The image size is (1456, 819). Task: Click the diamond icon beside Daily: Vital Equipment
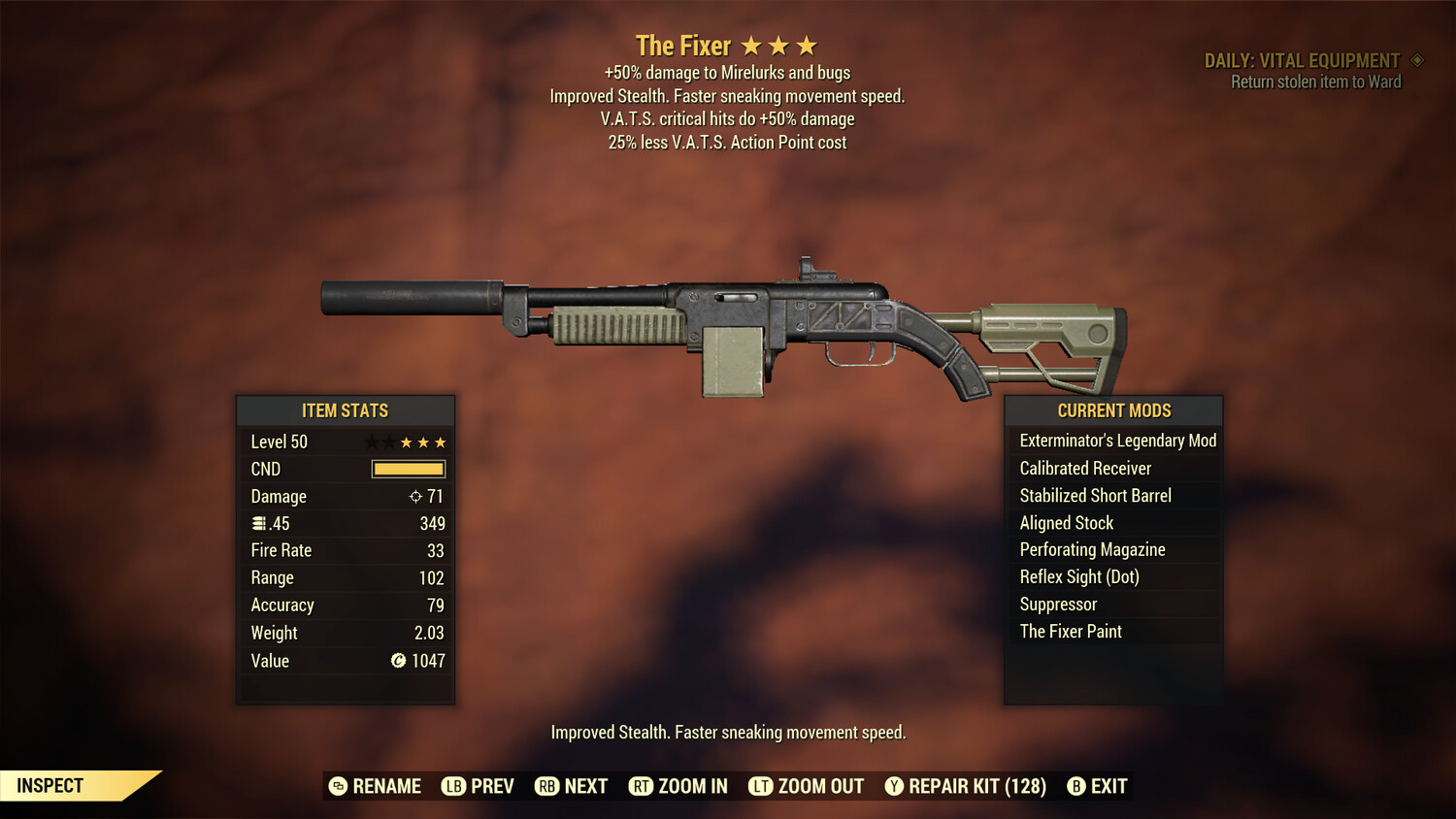coord(1418,59)
